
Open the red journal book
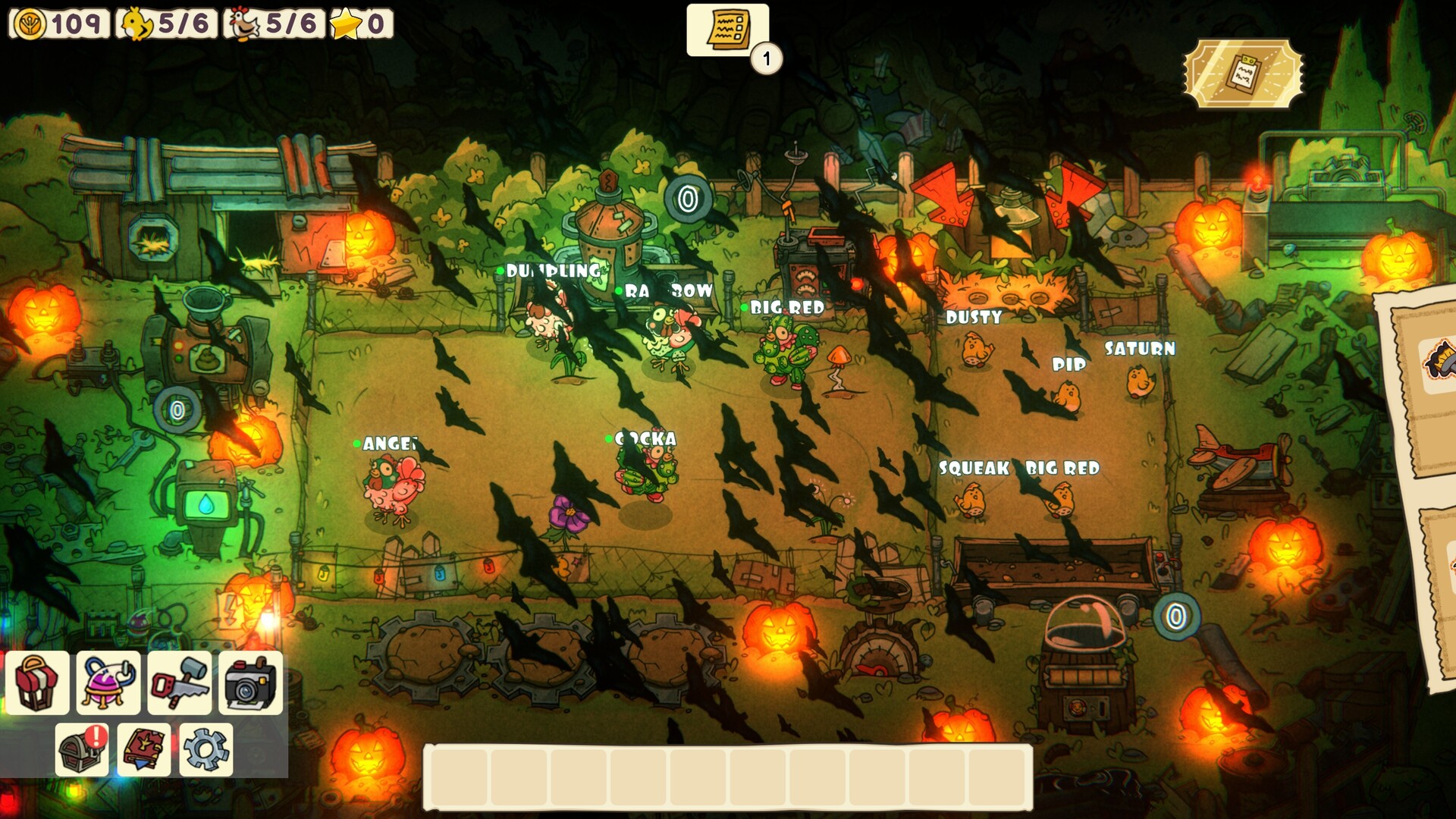point(144,750)
